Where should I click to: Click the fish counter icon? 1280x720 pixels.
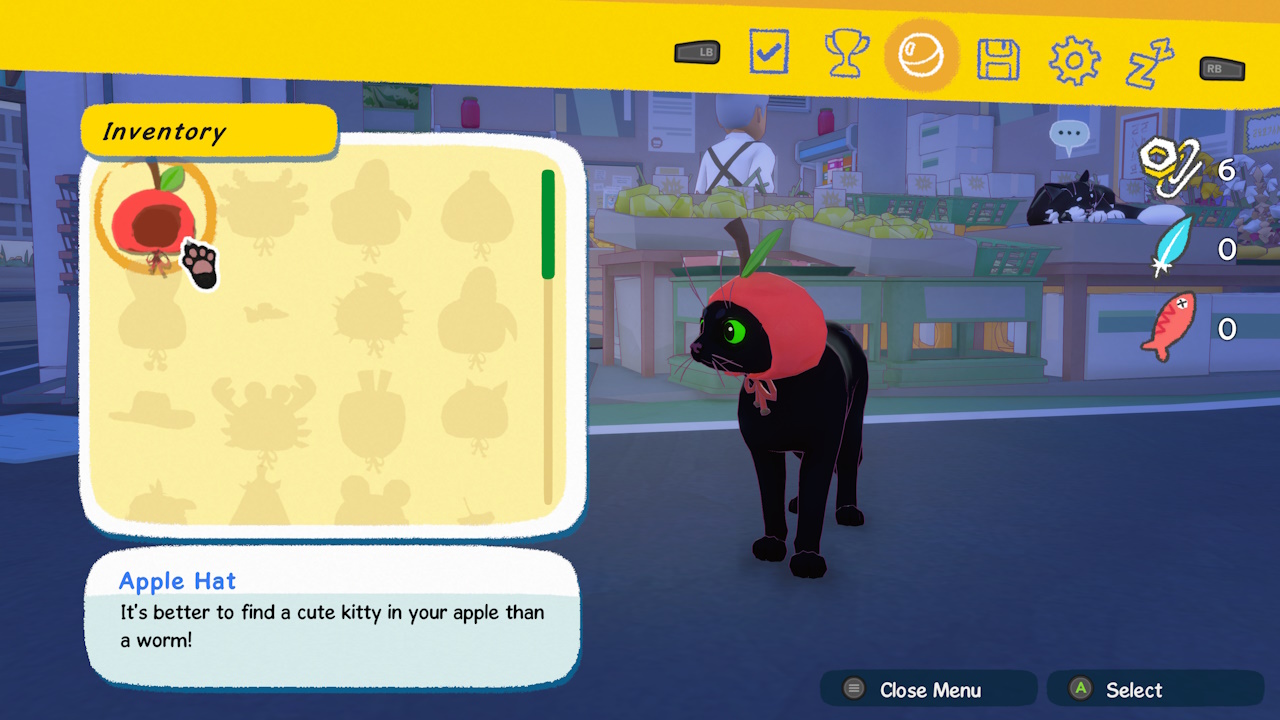(1168, 327)
